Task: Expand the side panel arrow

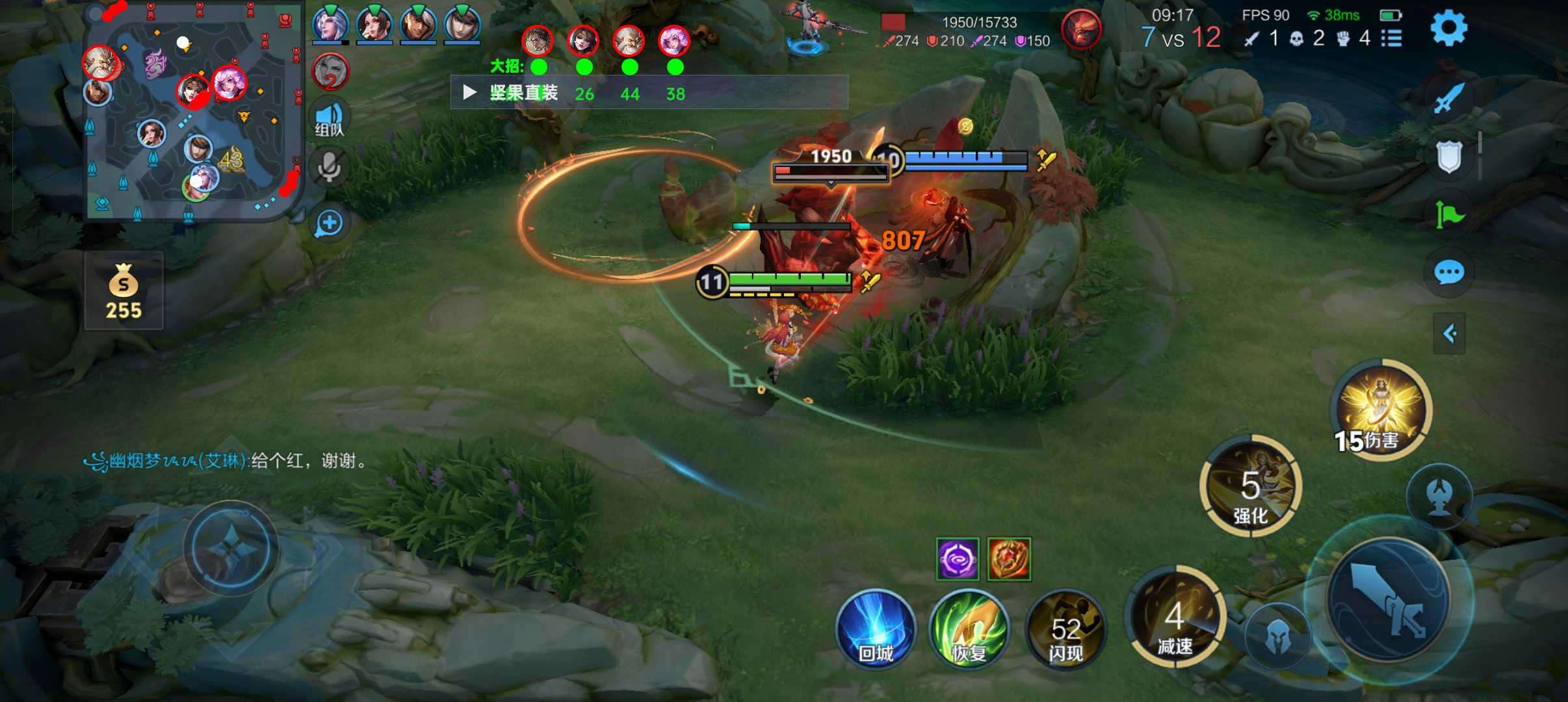Action: (x=1449, y=334)
